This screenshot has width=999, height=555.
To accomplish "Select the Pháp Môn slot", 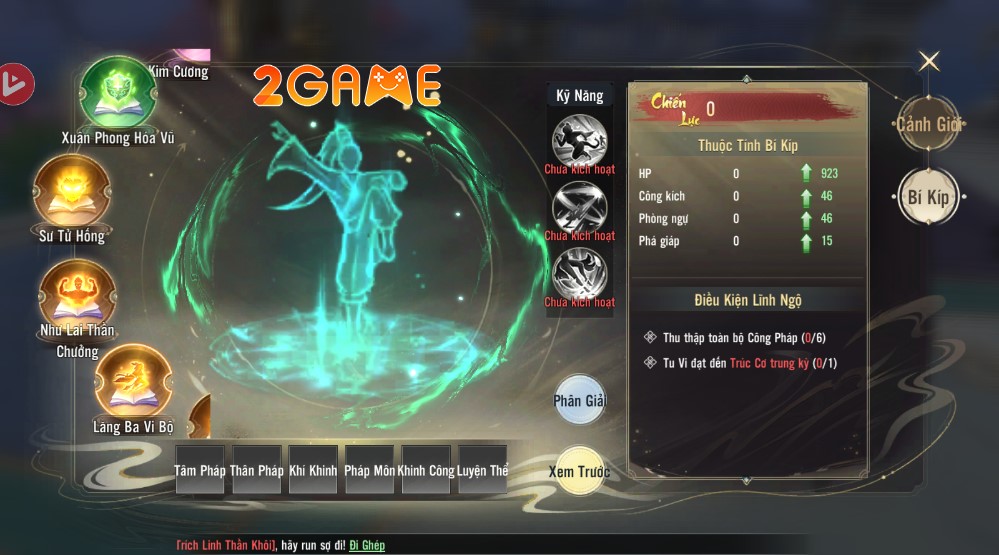I will 369,470.
